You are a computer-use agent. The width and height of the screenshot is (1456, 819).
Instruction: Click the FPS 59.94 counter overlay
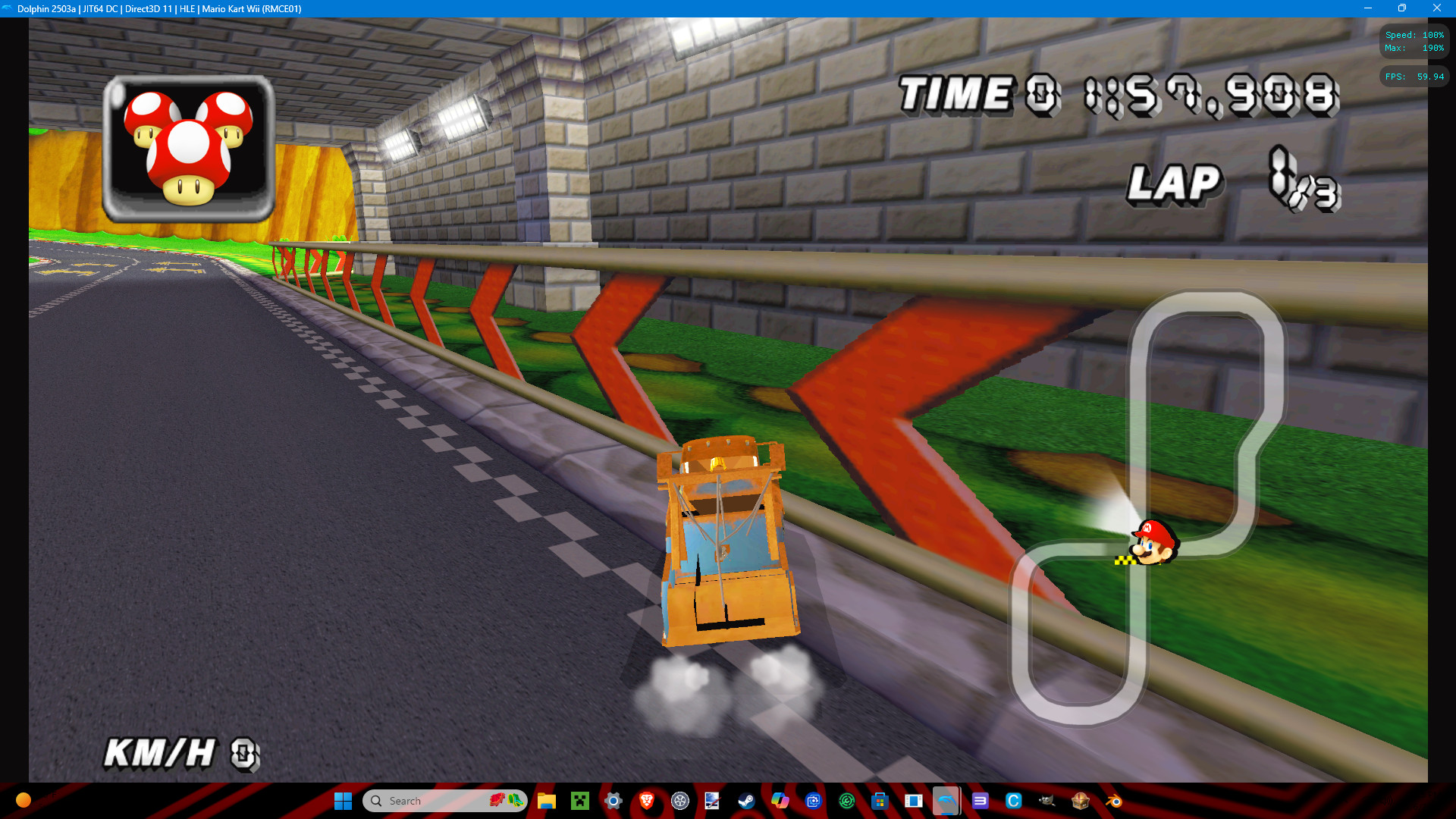click(1414, 76)
